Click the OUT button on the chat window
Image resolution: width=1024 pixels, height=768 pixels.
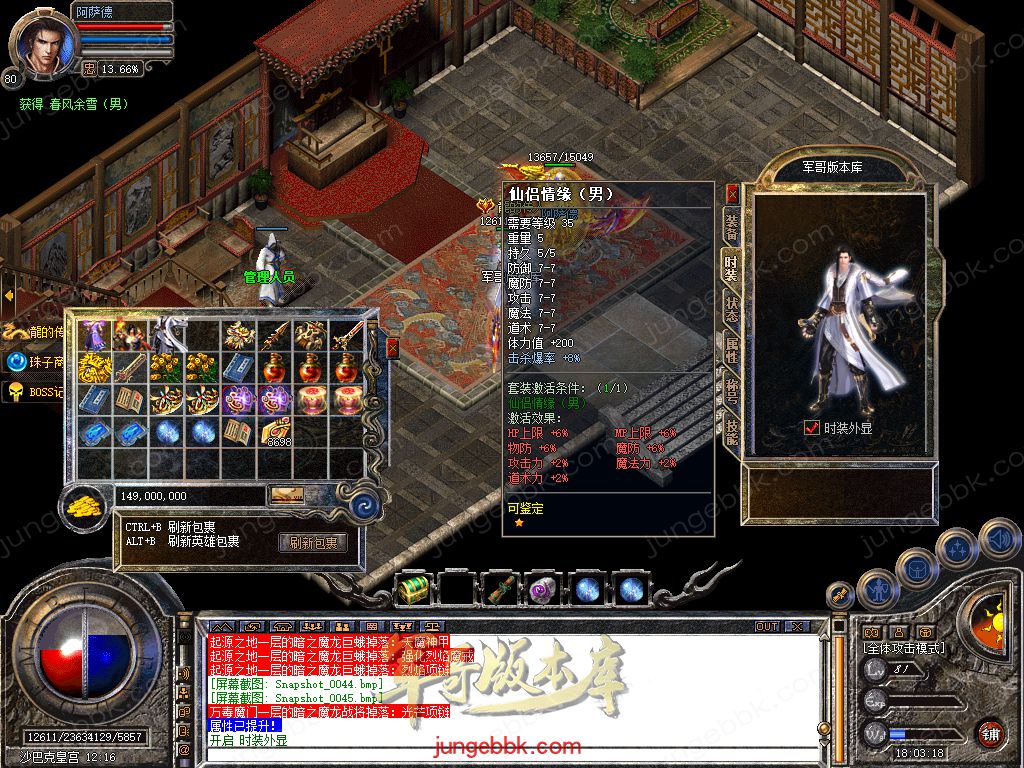pos(767,626)
